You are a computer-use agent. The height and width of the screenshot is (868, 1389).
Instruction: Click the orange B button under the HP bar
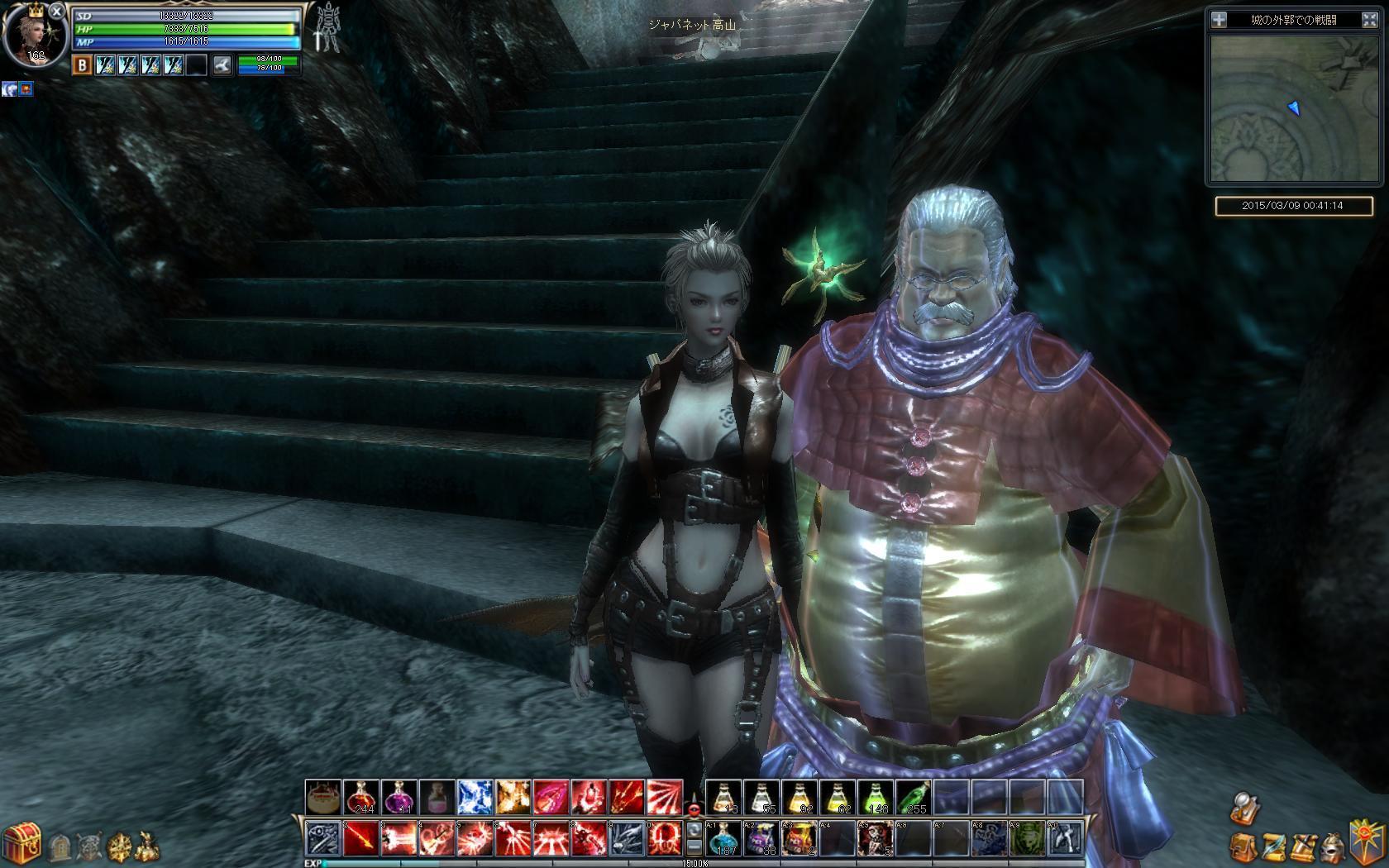(x=82, y=65)
